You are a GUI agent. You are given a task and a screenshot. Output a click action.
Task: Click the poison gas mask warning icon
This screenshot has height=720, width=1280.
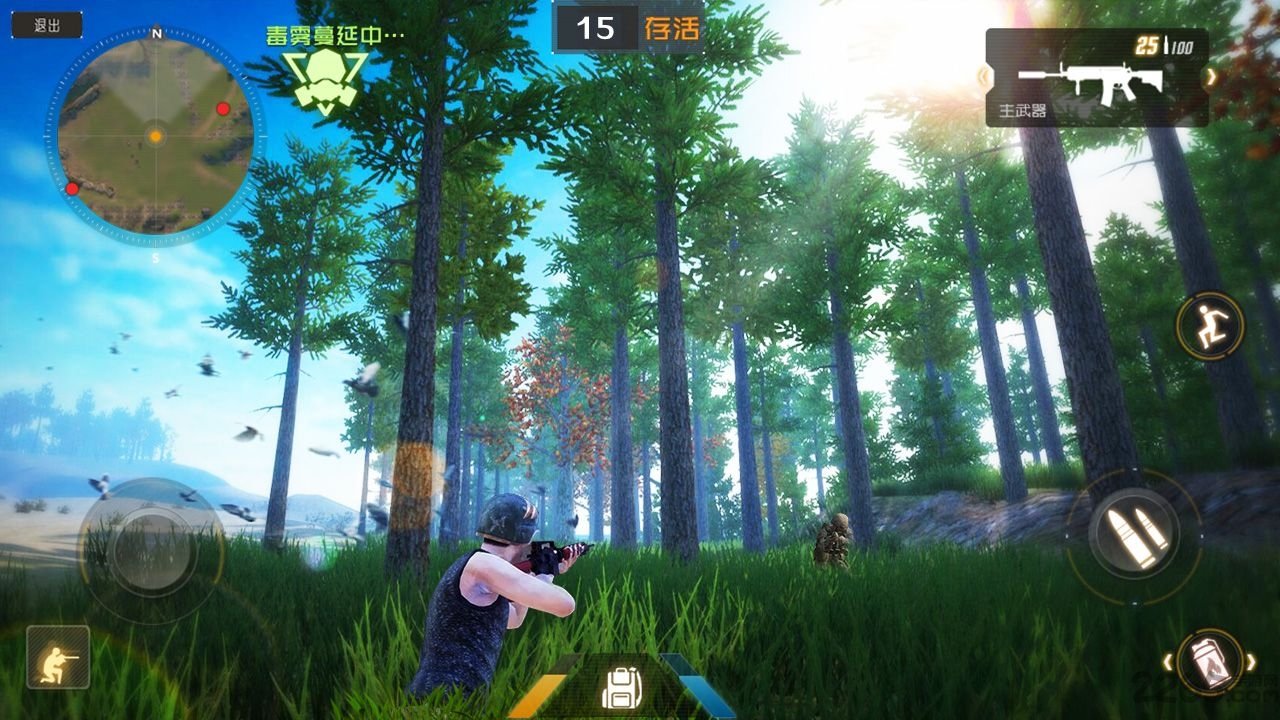click(324, 76)
